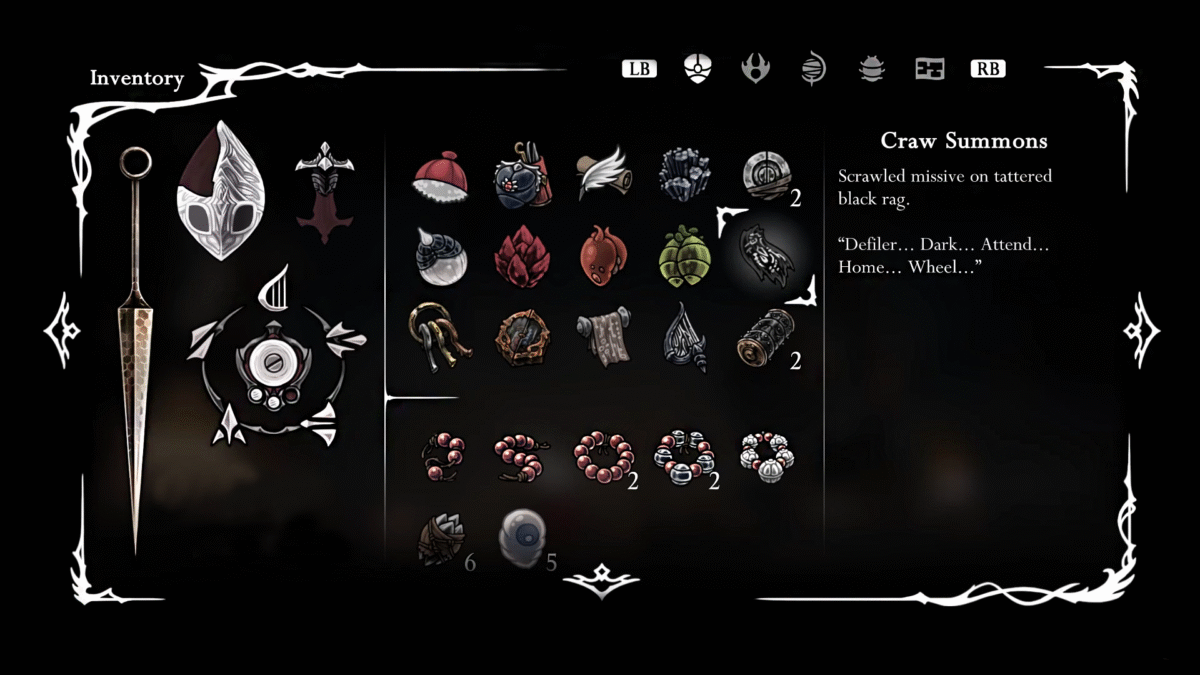Open the bug journal tab
Screen dimensions: 1200x675
872,69
